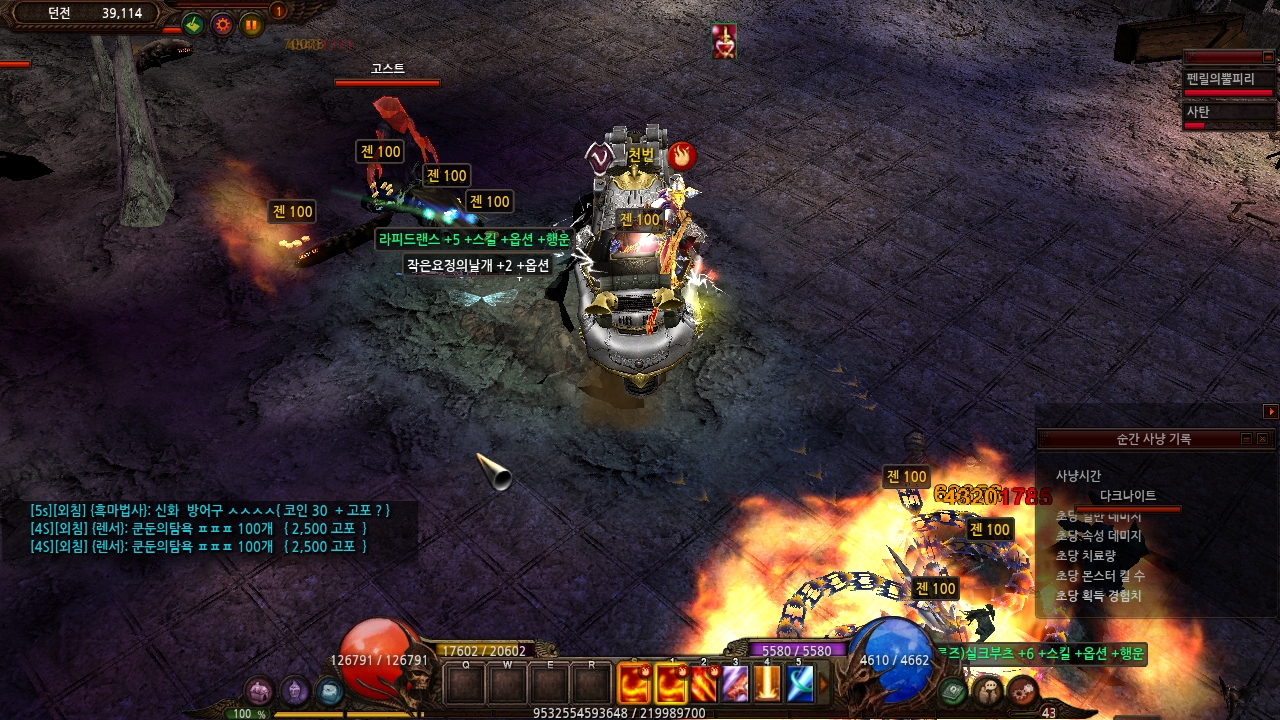This screenshot has width=1280, height=720.
Task: Open the pink treasure chest menu icon
Action: 259,690
